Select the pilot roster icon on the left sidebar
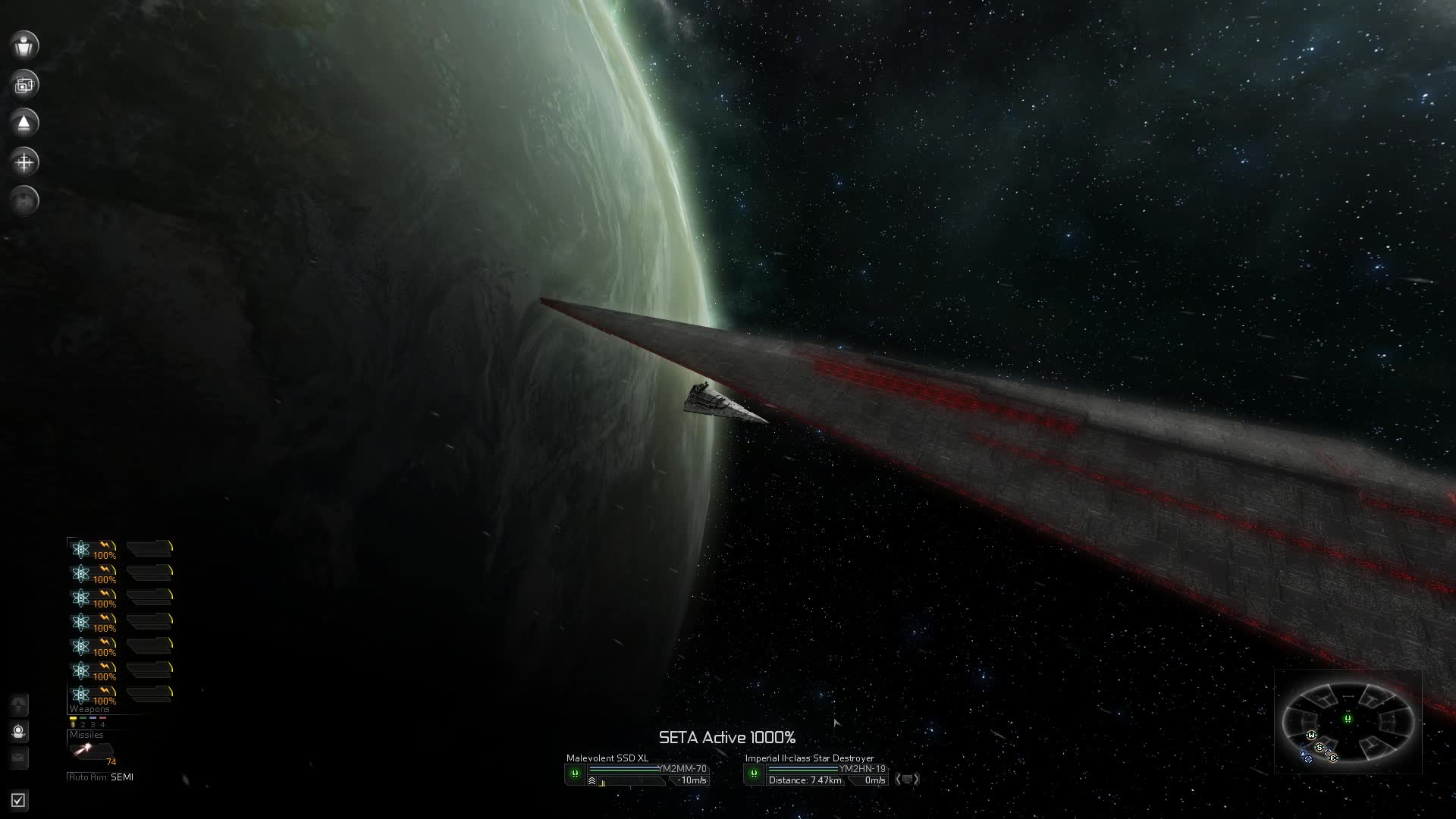1456x819 pixels. click(24, 45)
